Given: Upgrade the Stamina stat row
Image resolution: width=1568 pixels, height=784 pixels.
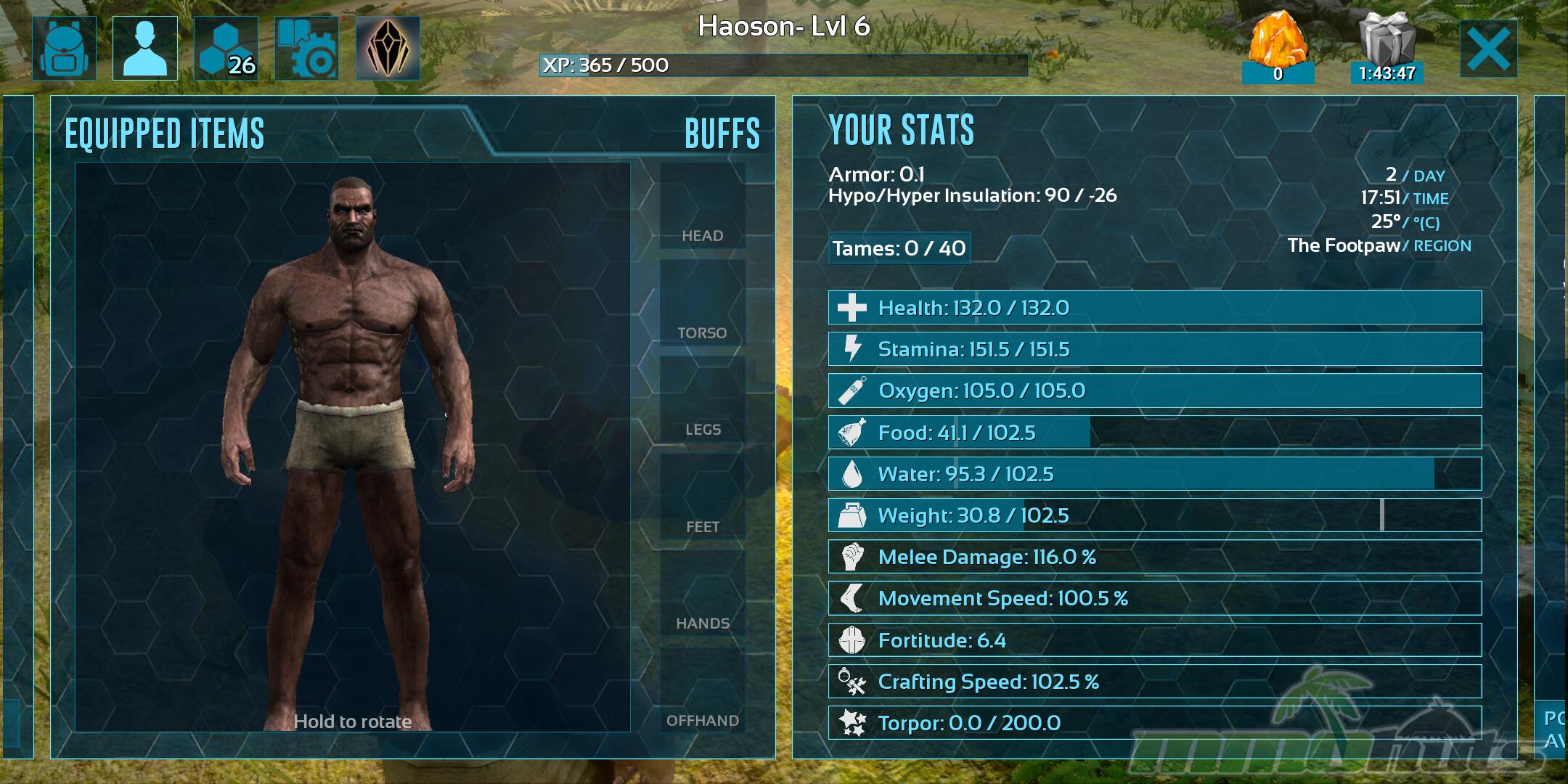Looking at the screenshot, I should point(1154,349).
